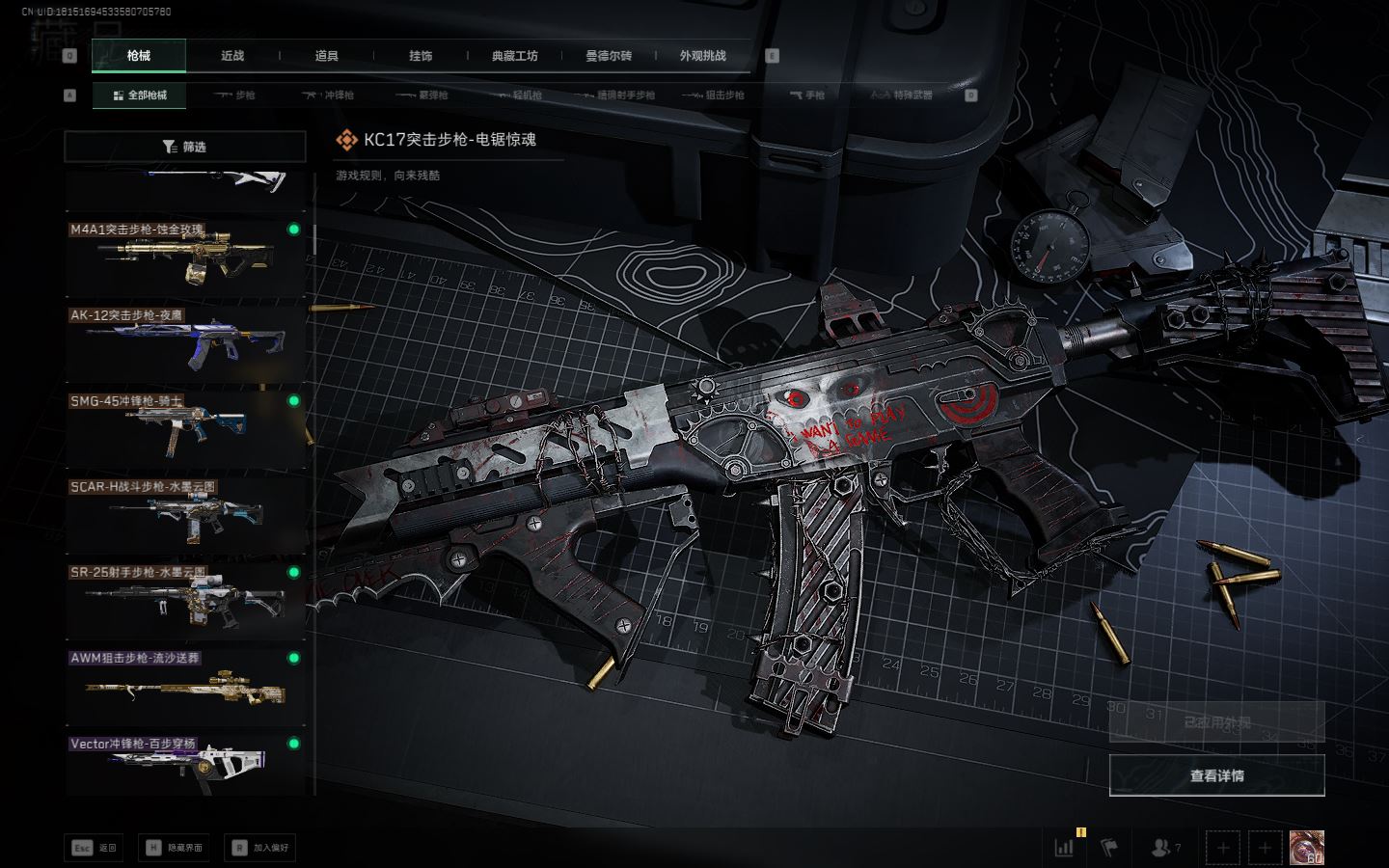The height and width of the screenshot is (868, 1389).
Task: Select the SCAR-H战斗步枪-水墨云图 skin
Action: [x=184, y=514]
